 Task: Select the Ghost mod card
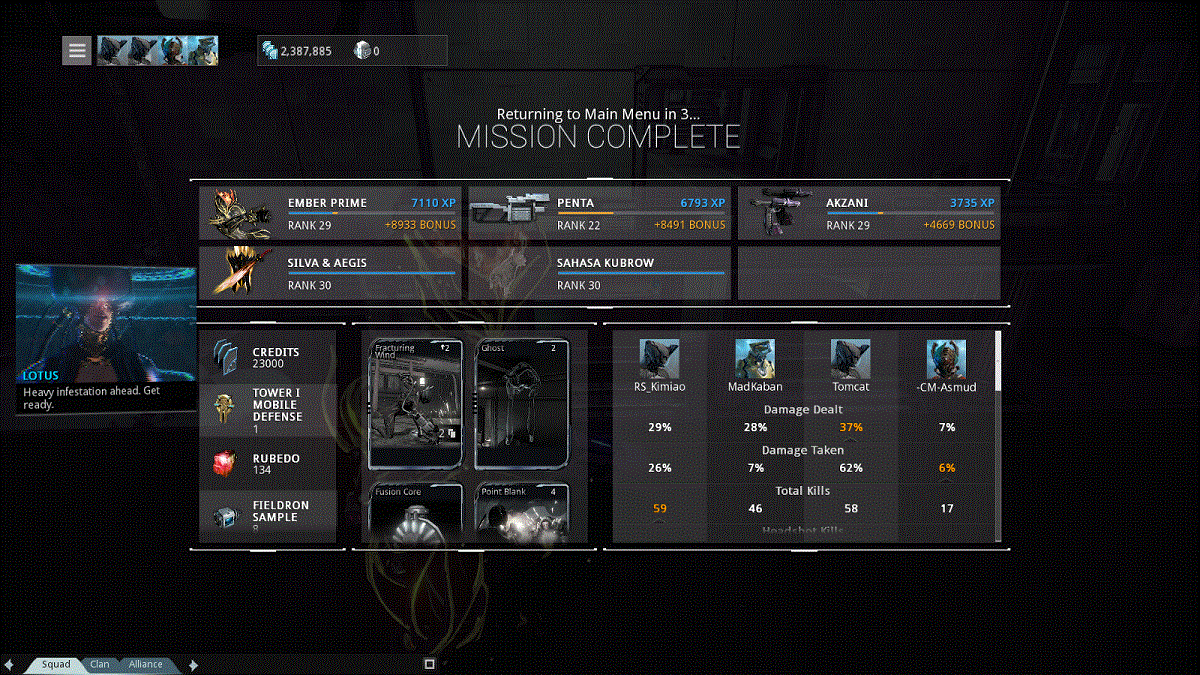coord(521,404)
